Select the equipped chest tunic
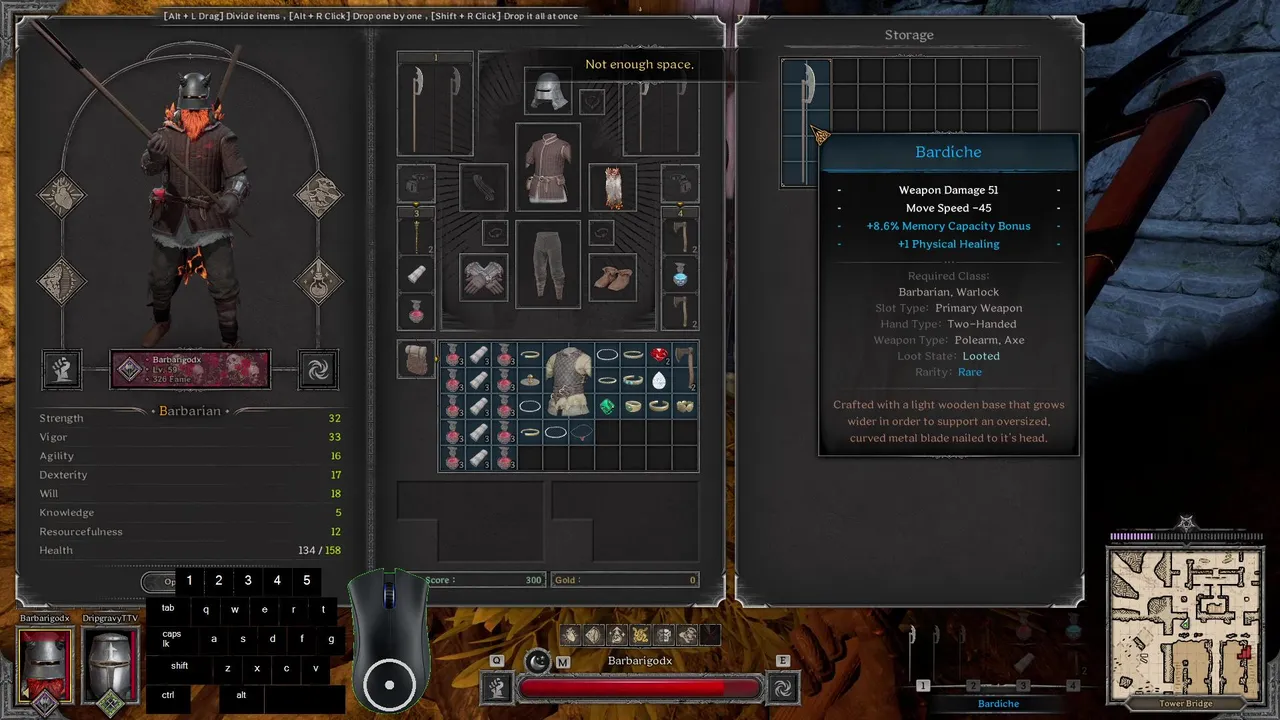The image size is (1280, 720). pos(547,166)
